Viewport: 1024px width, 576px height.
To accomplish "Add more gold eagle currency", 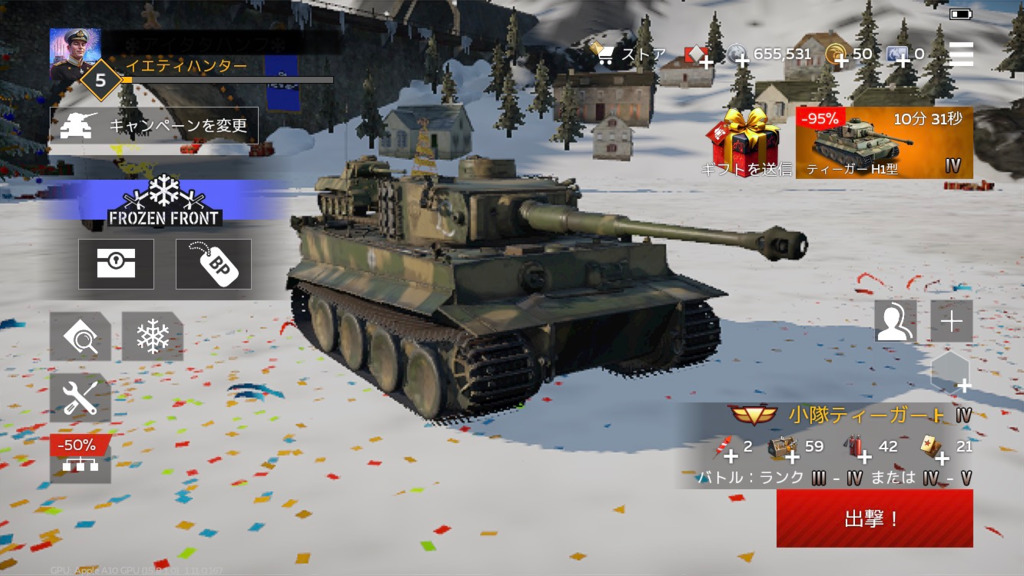I will click(840, 61).
